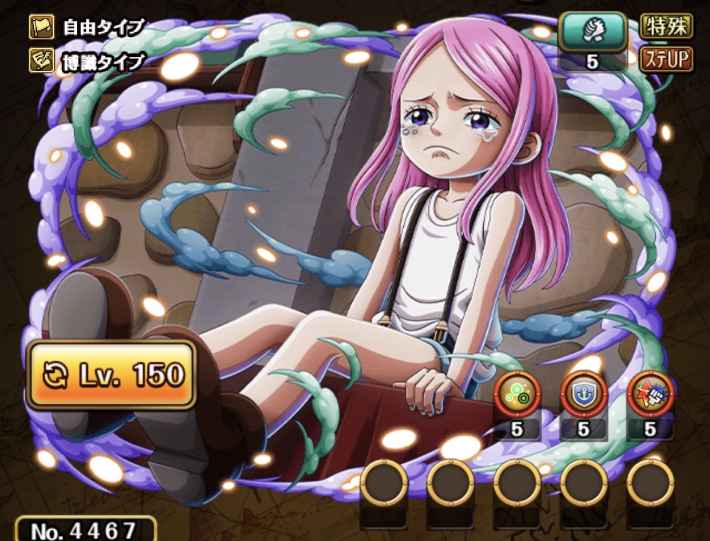
Task: Select the ステUP stat-up button
Action: [665, 59]
